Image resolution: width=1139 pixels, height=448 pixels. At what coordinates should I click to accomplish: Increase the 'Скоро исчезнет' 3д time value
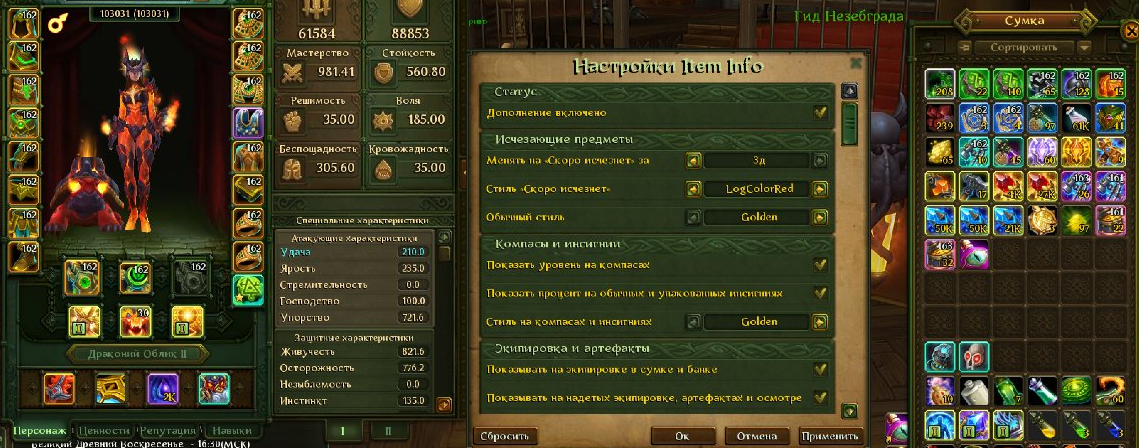[820, 160]
